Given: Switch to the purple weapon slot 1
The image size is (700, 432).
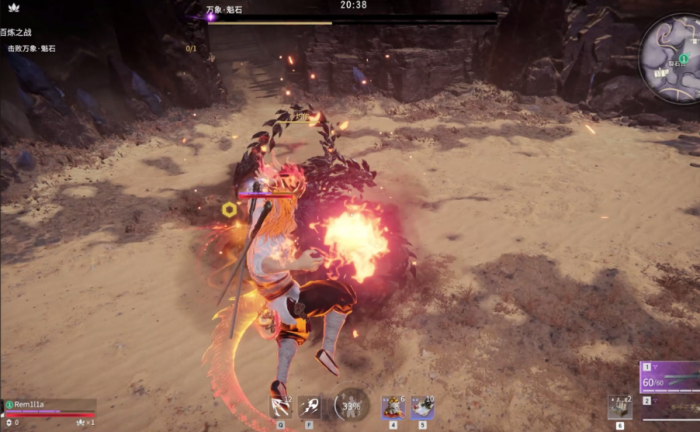Looking at the screenshot, I should pyautogui.click(x=670, y=377).
